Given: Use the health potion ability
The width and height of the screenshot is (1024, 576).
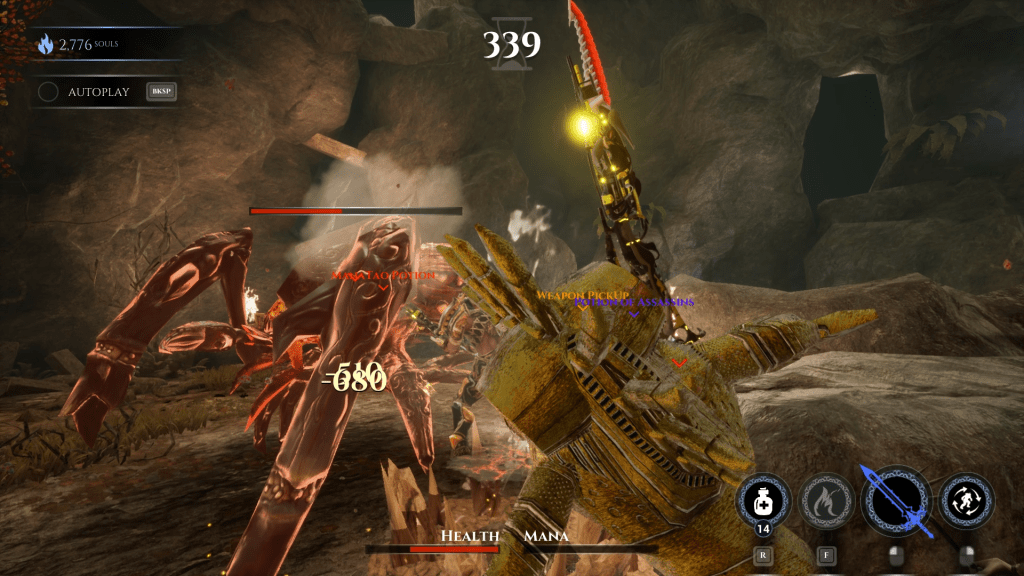Looking at the screenshot, I should [763, 501].
